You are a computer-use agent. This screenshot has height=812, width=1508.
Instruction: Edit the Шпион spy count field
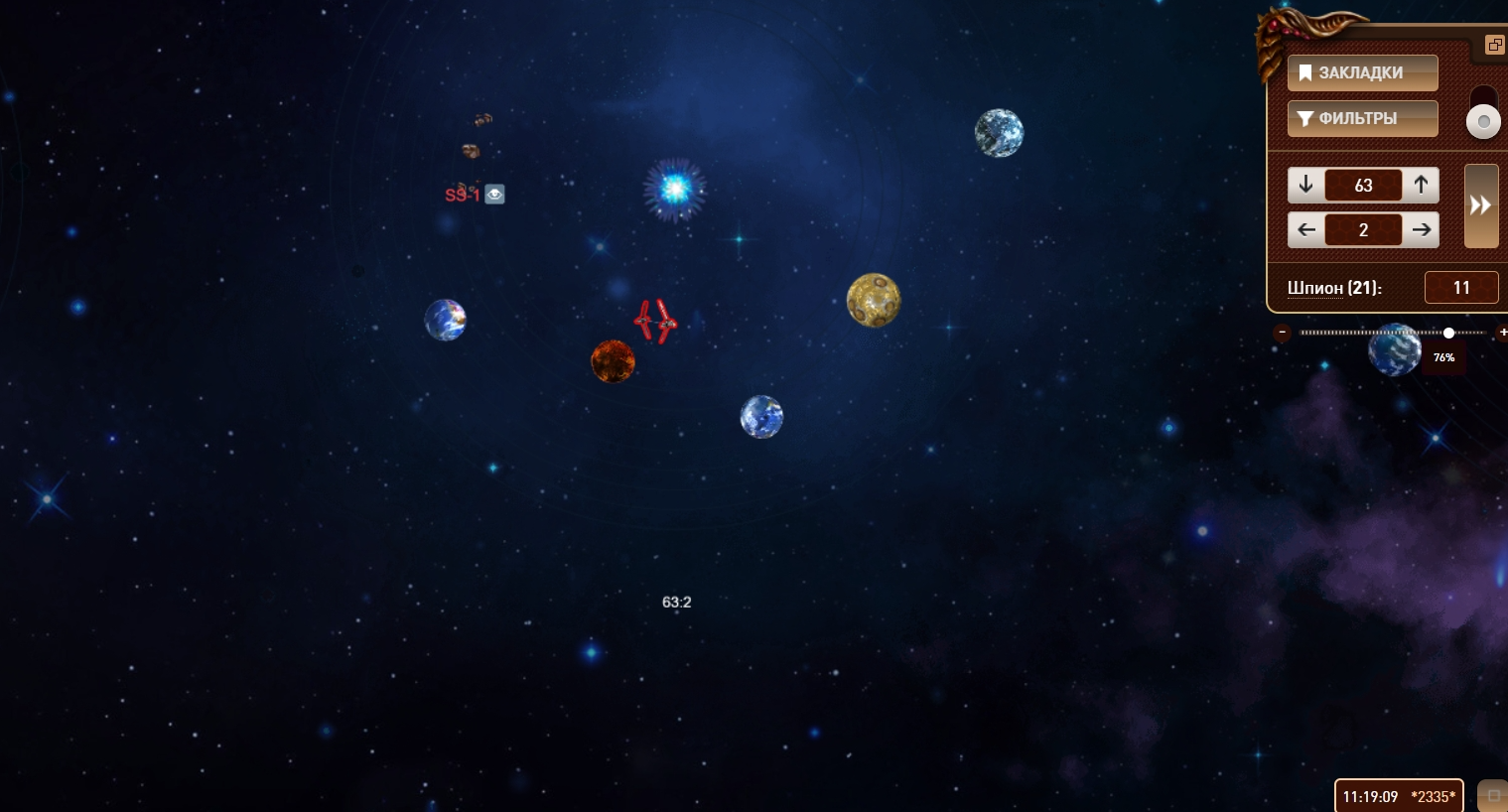coord(1460,288)
